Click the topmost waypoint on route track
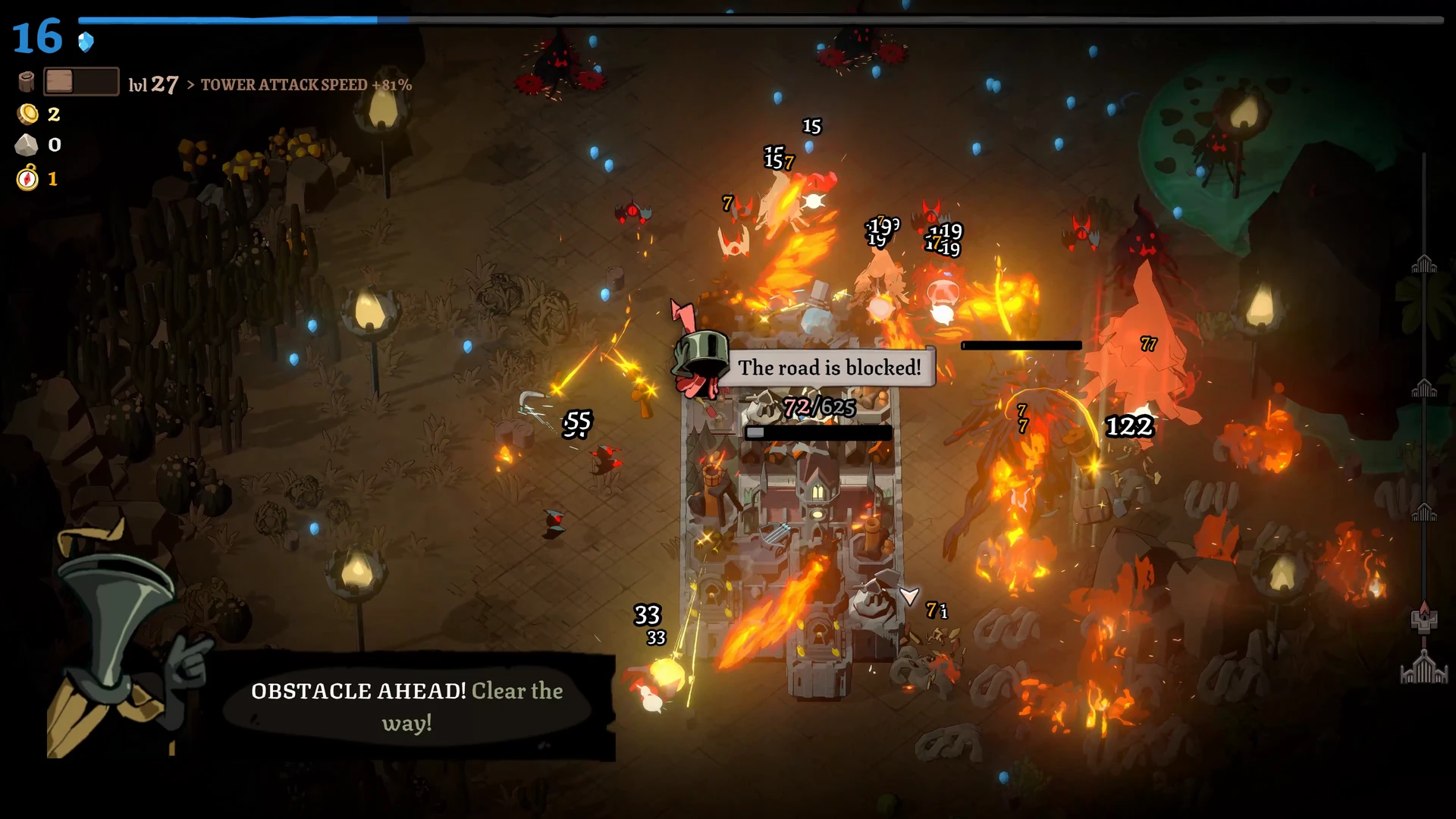Viewport: 1456px width, 819px height. pyautogui.click(x=1423, y=265)
